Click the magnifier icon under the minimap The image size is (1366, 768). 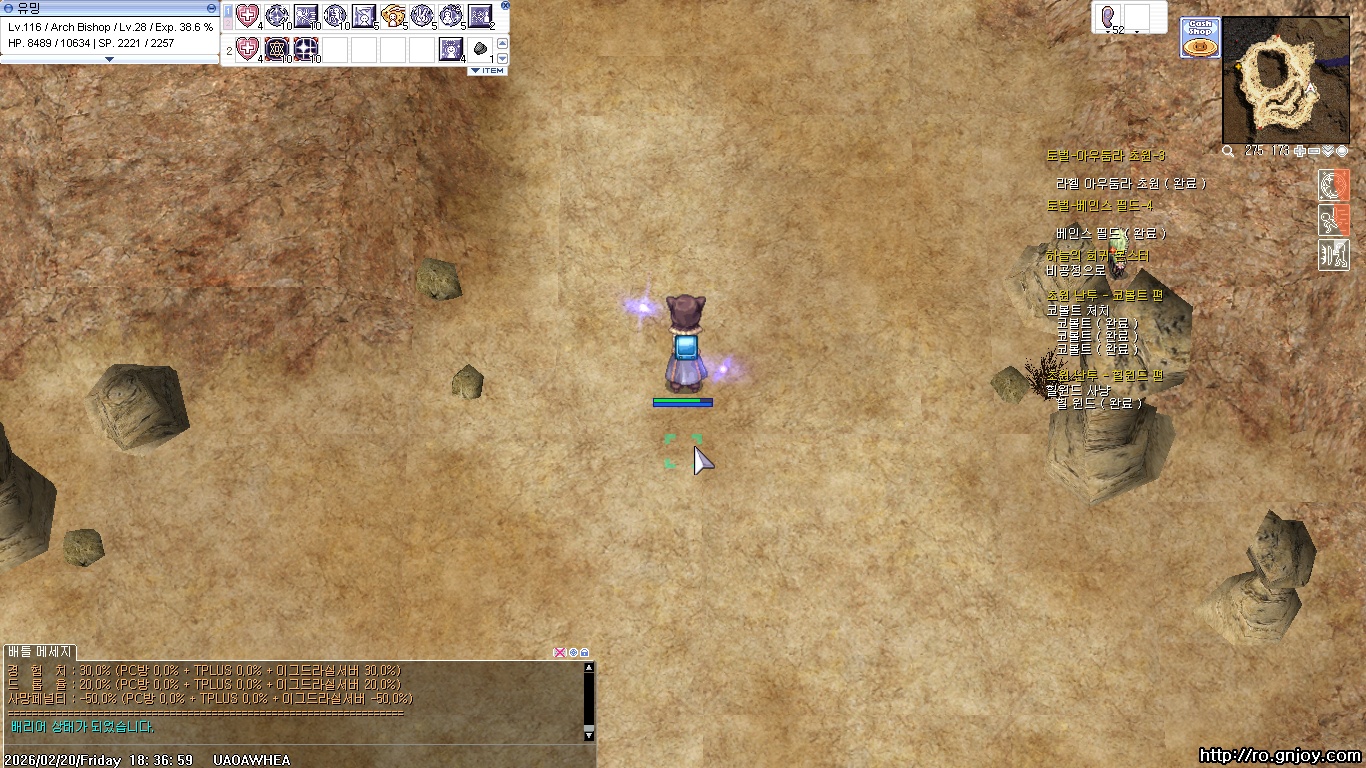(1228, 151)
